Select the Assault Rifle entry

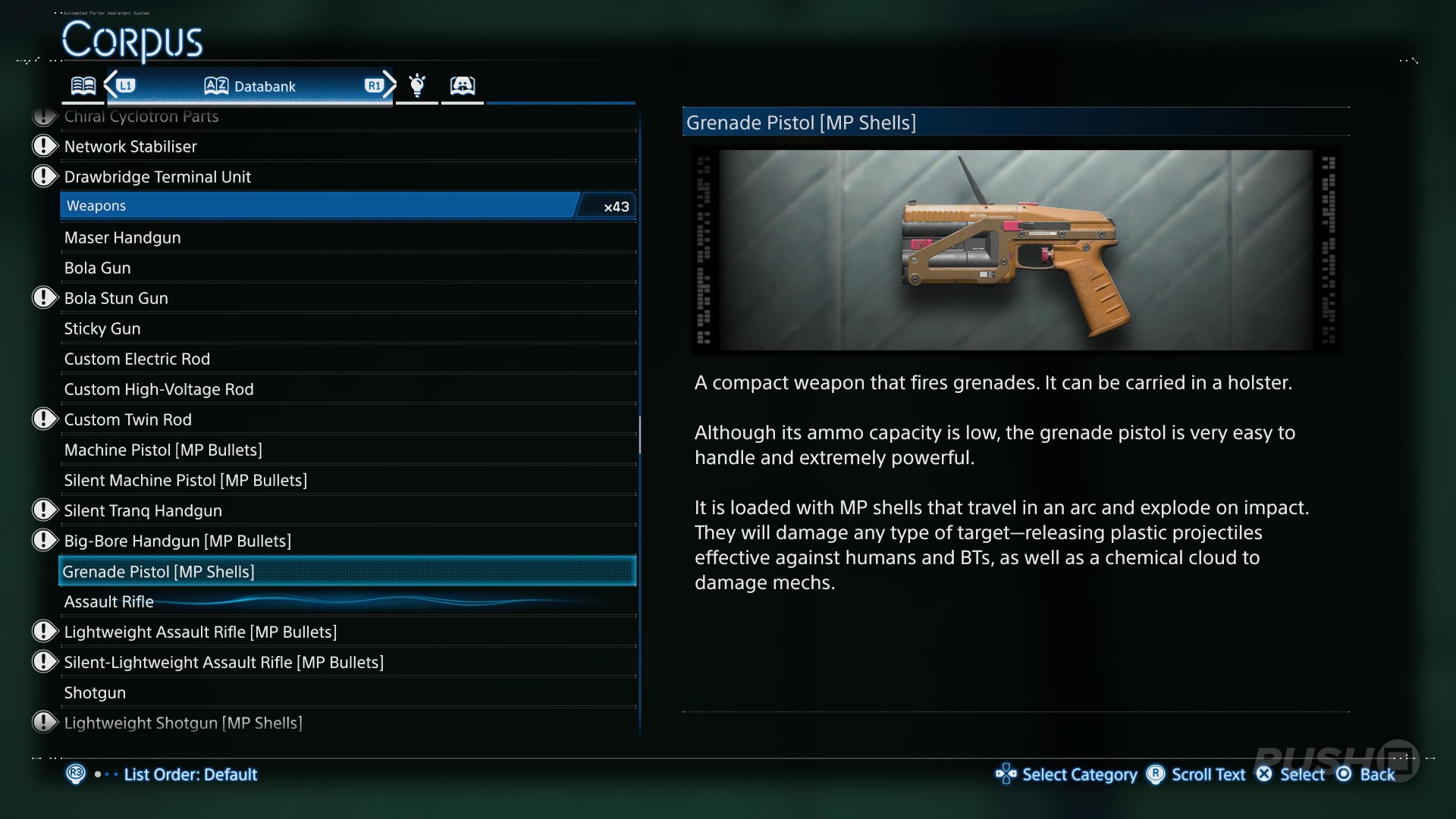109,601
